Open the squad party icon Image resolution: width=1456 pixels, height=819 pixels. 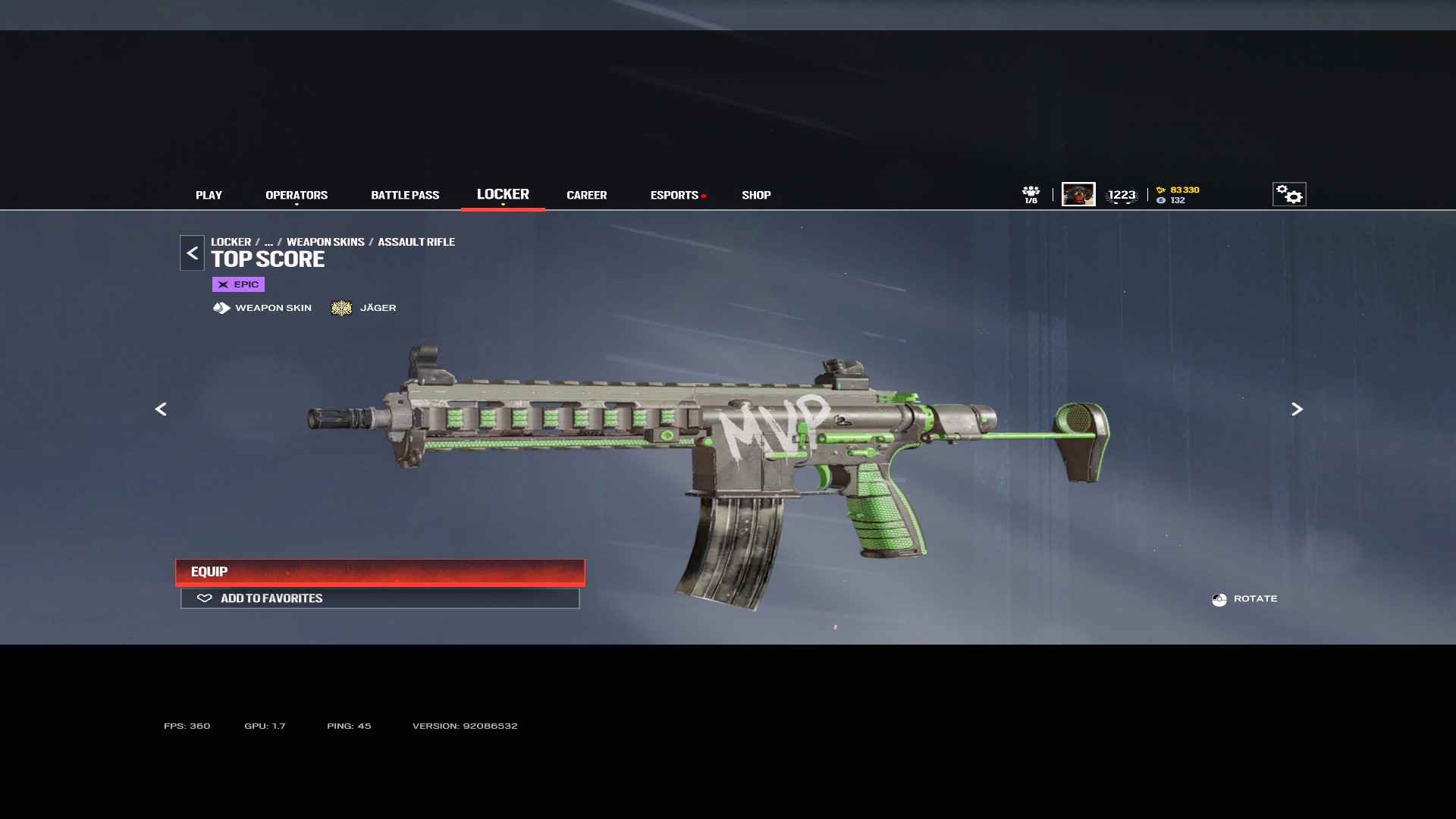(x=1031, y=194)
